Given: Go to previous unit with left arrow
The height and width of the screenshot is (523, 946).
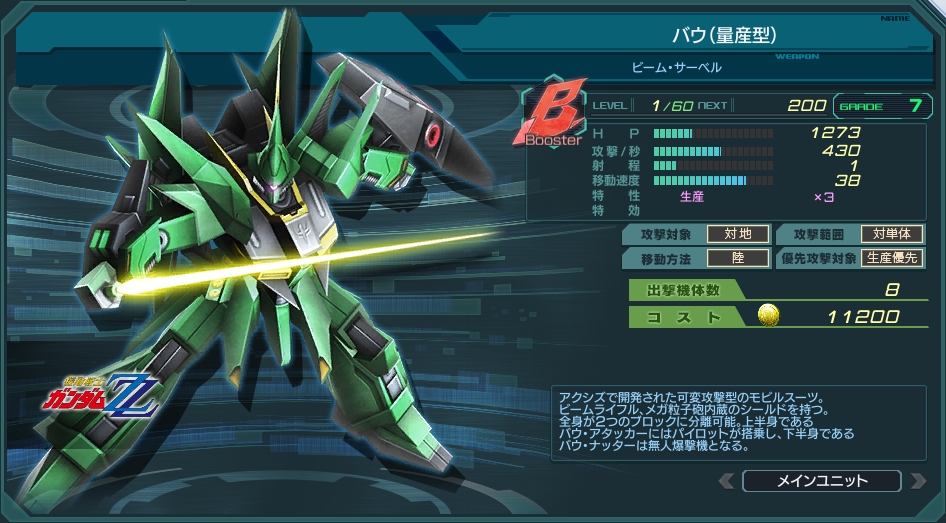Looking at the screenshot, I should coord(727,481).
